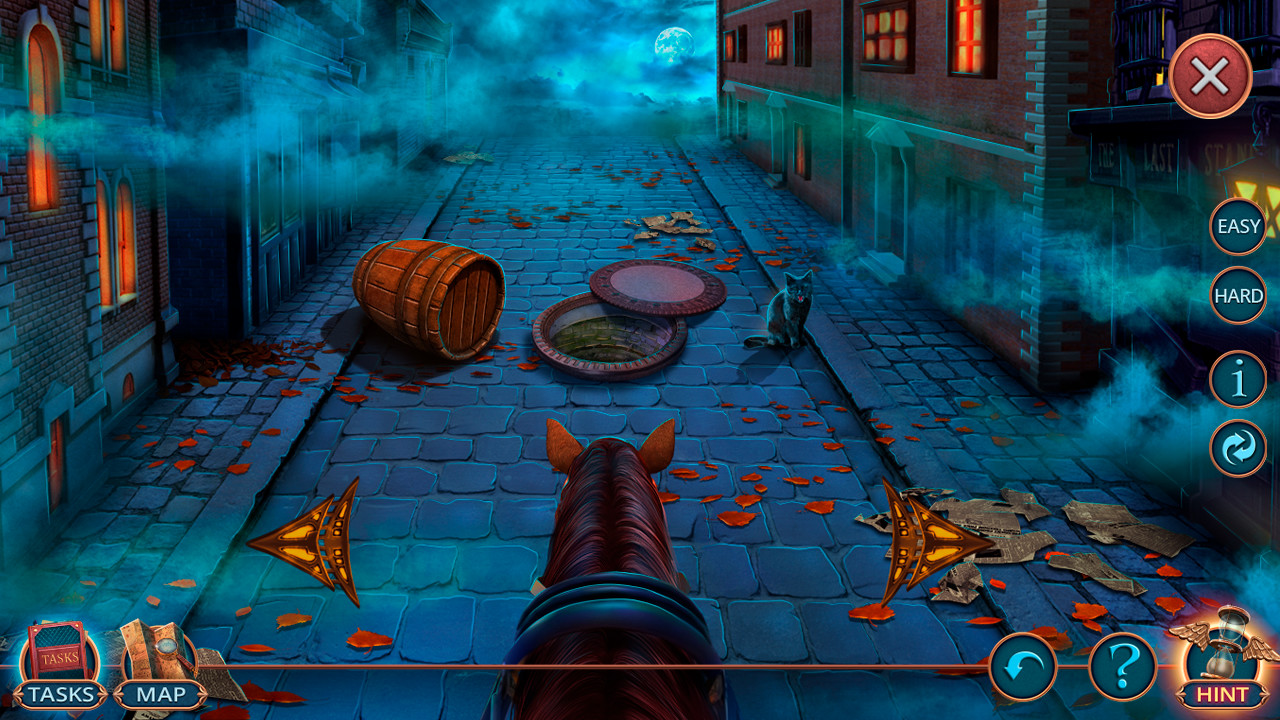Image resolution: width=1280 pixels, height=720 pixels.
Task: Click the right golden navigation arrow
Action: [933, 540]
